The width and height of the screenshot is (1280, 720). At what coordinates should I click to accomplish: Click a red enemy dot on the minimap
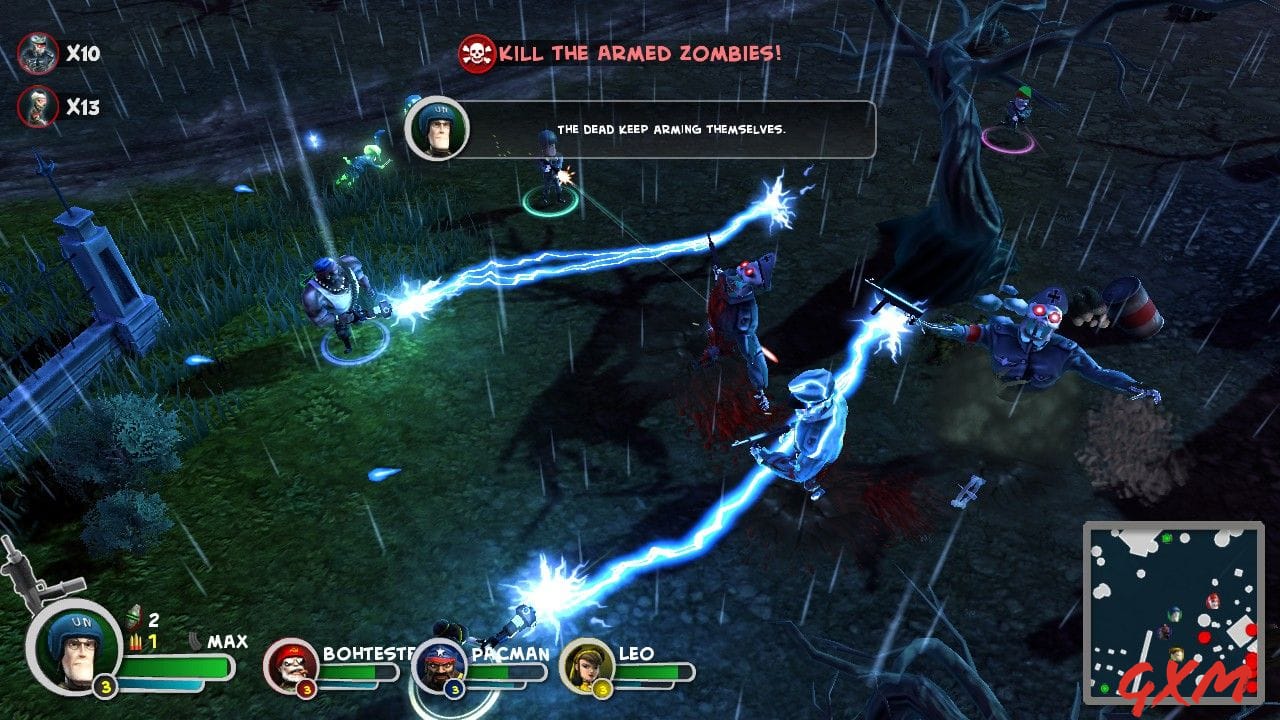(x=1204, y=638)
